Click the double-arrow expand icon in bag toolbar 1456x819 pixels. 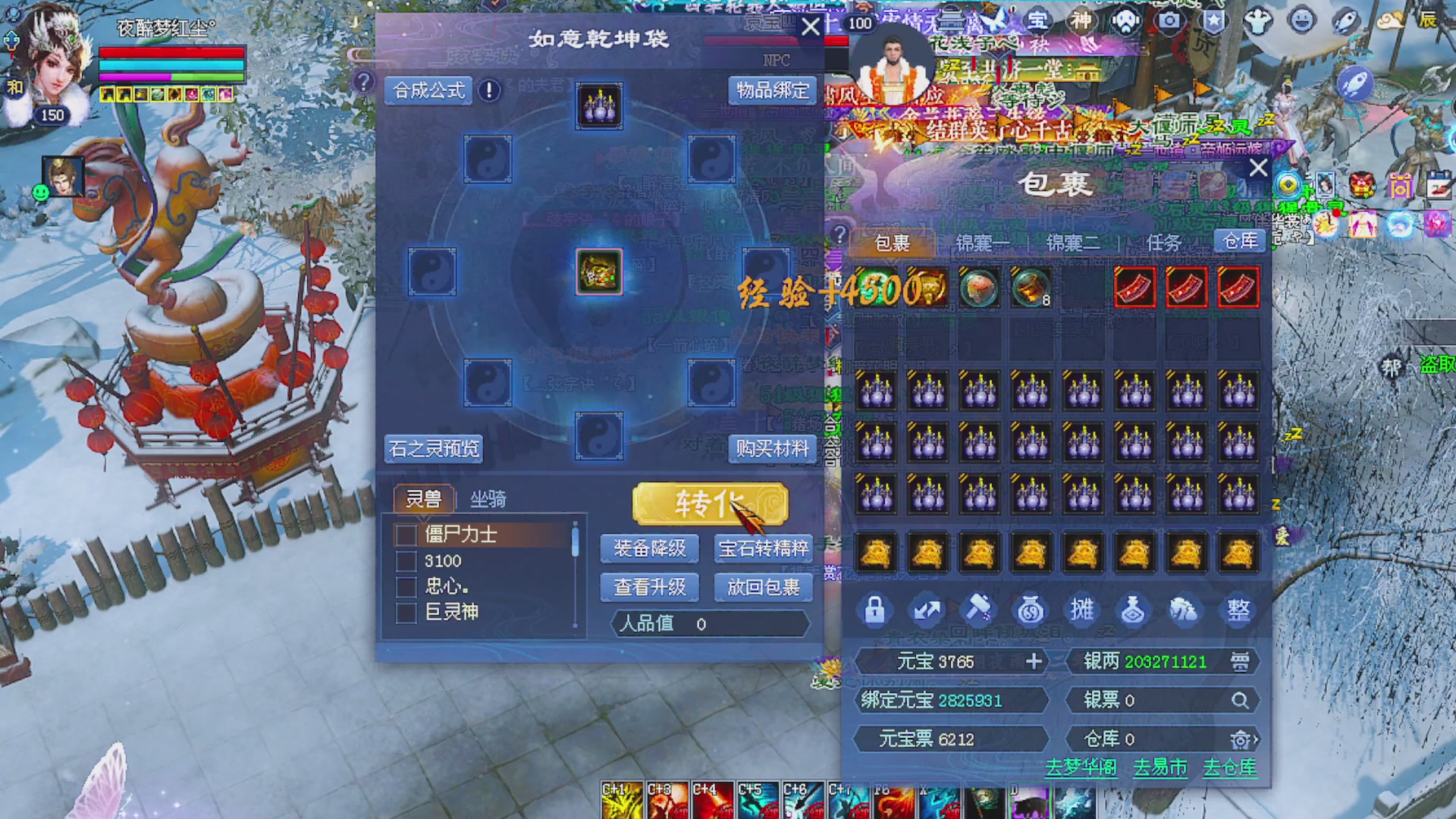[928, 609]
